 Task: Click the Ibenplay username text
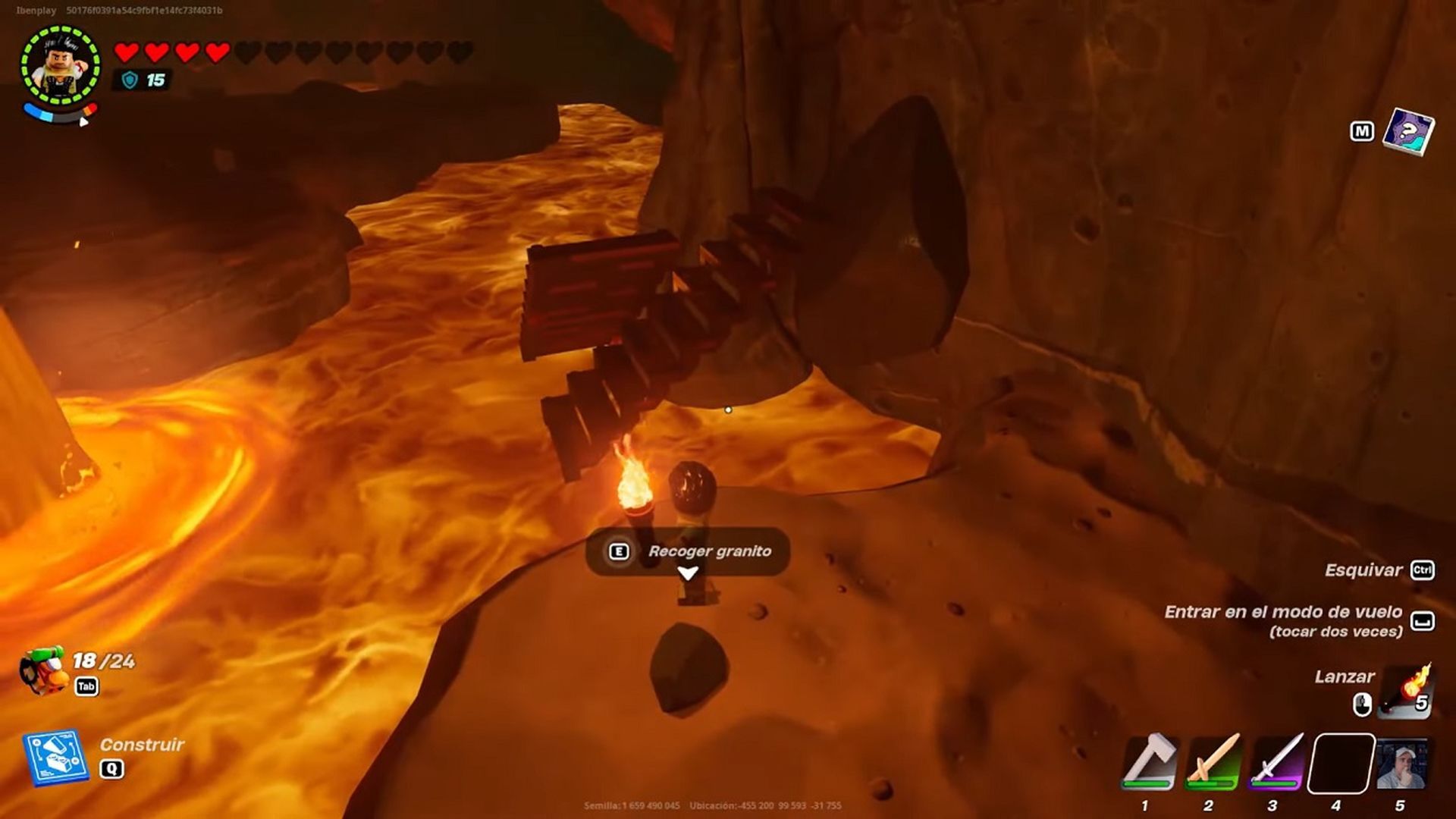(35, 8)
